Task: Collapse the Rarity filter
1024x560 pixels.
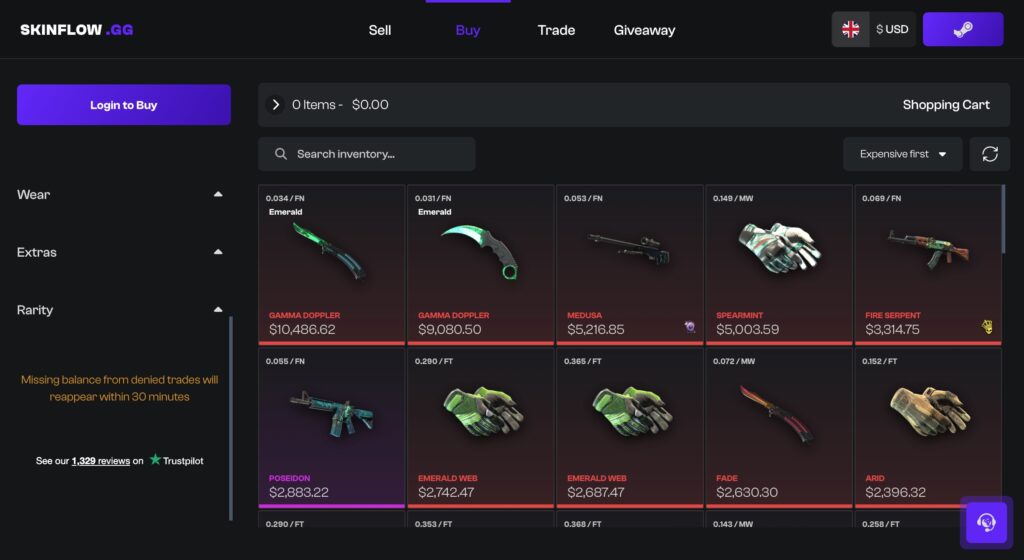Action: [x=218, y=310]
